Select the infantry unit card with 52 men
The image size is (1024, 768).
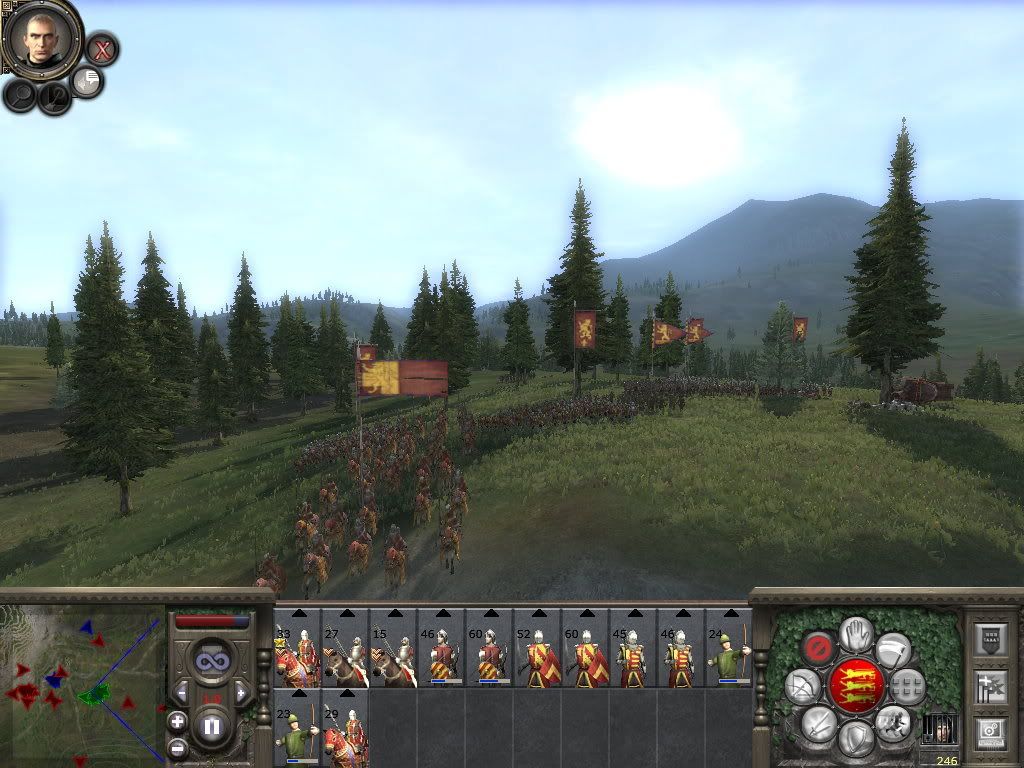(537, 648)
